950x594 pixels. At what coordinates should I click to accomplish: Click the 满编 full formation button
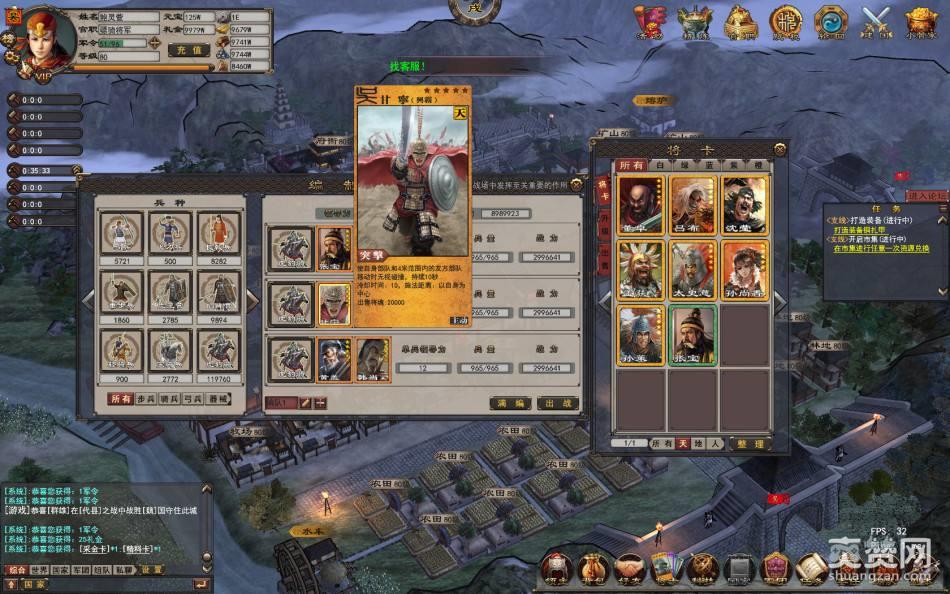509,403
